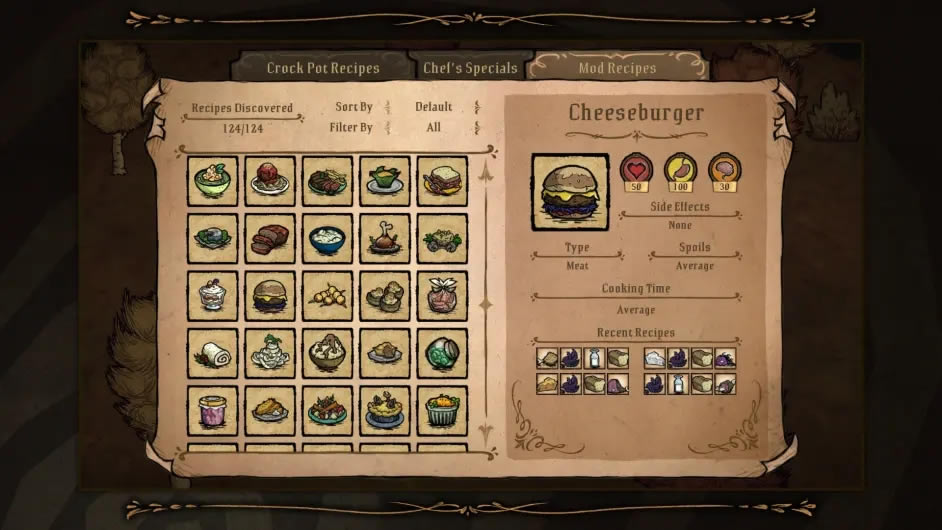The height and width of the screenshot is (530, 942).
Task: Switch to the Crock Pot Recipes tab
Action: pyautogui.click(x=322, y=68)
